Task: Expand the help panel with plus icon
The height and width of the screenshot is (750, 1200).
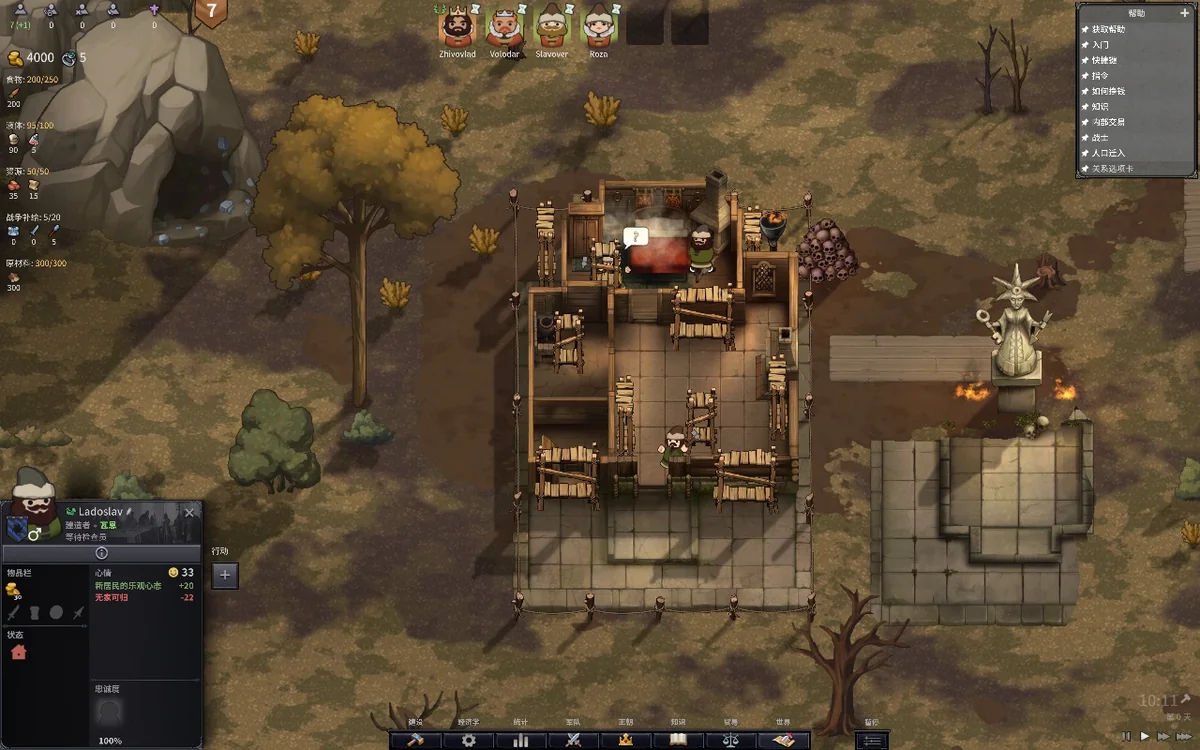Action: 1185,13
